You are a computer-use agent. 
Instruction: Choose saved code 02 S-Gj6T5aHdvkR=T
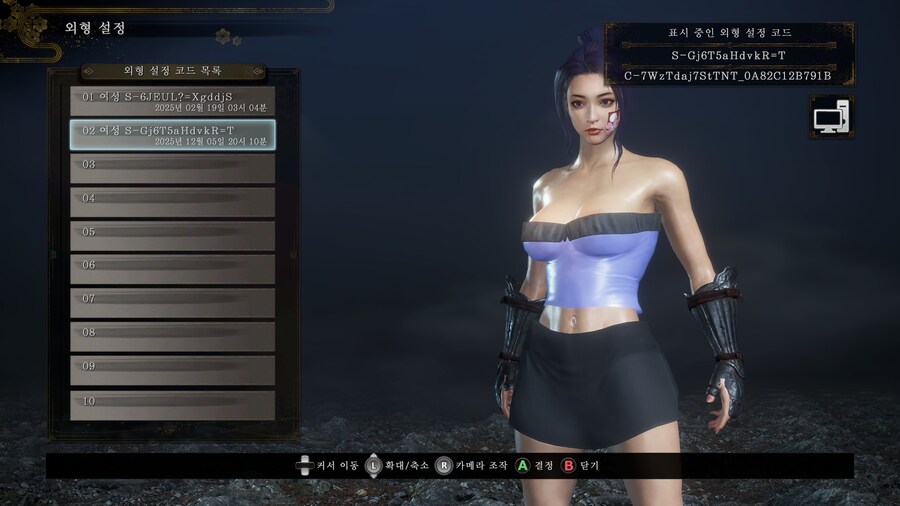coord(172,135)
